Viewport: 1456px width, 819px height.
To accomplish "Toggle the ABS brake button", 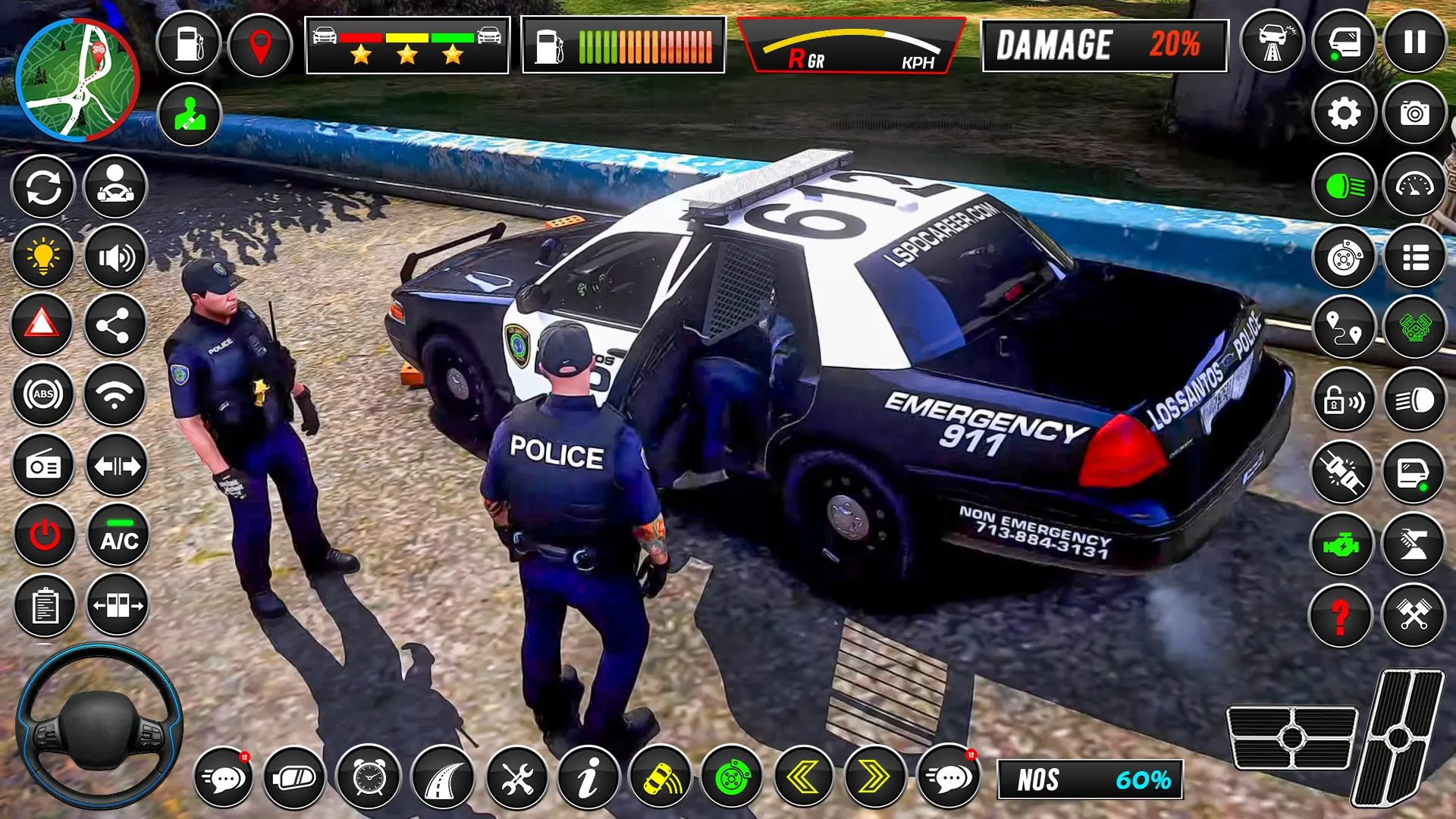I will (x=43, y=394).
